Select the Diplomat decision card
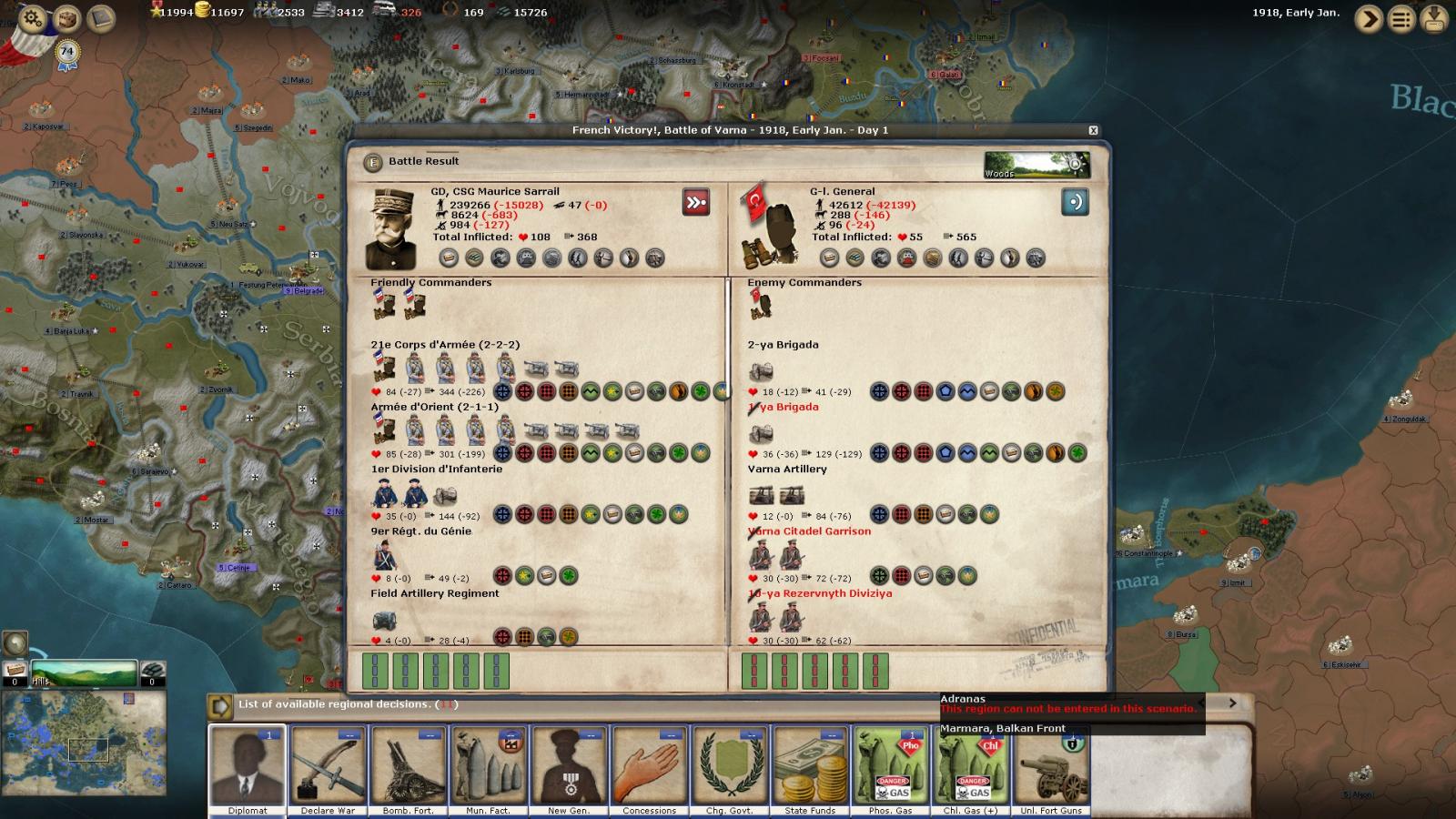1456x819 pixels. tap(248, 766)
